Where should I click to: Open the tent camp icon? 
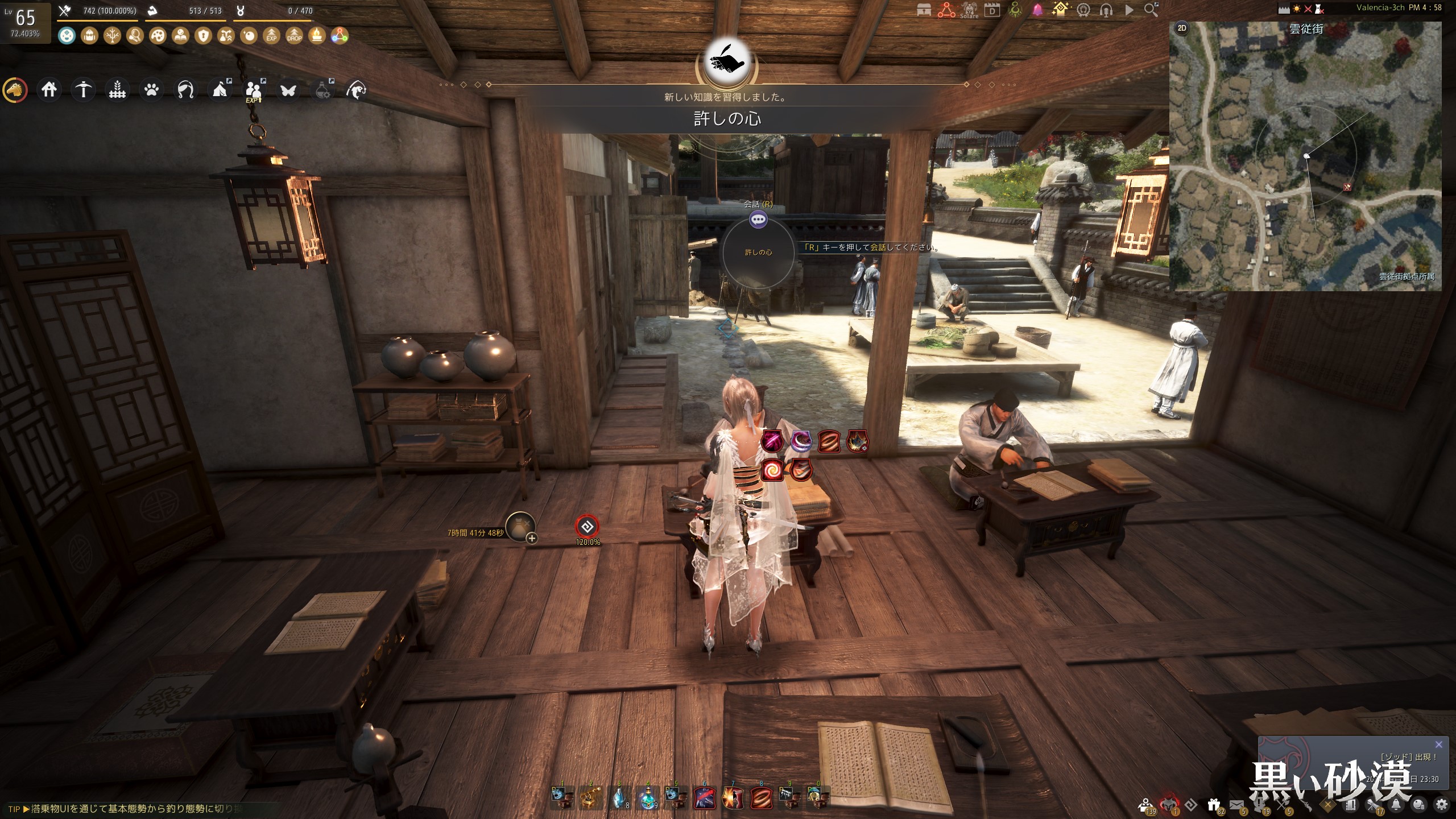220,90
